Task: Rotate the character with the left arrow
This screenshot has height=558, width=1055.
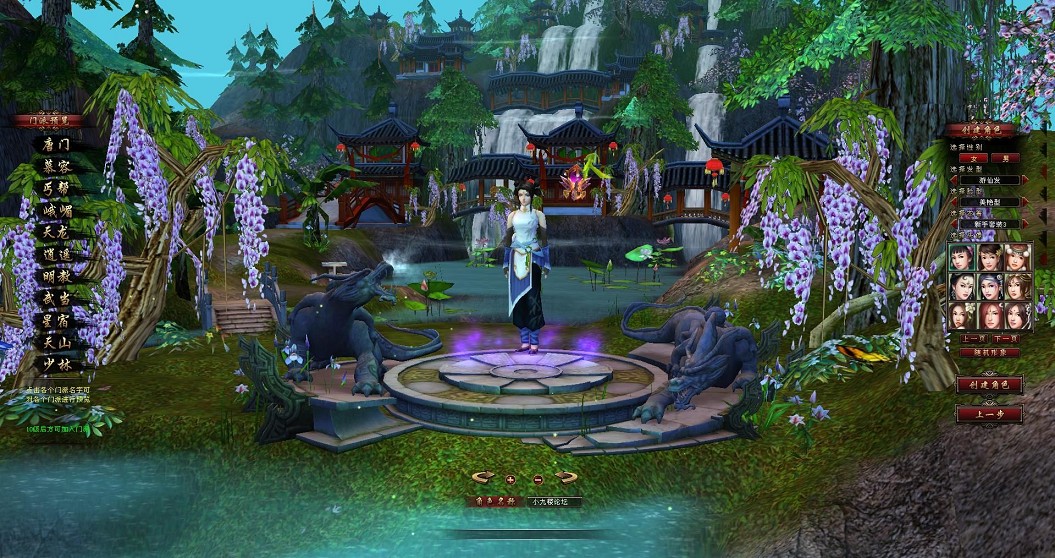Action: click(483, 477)
